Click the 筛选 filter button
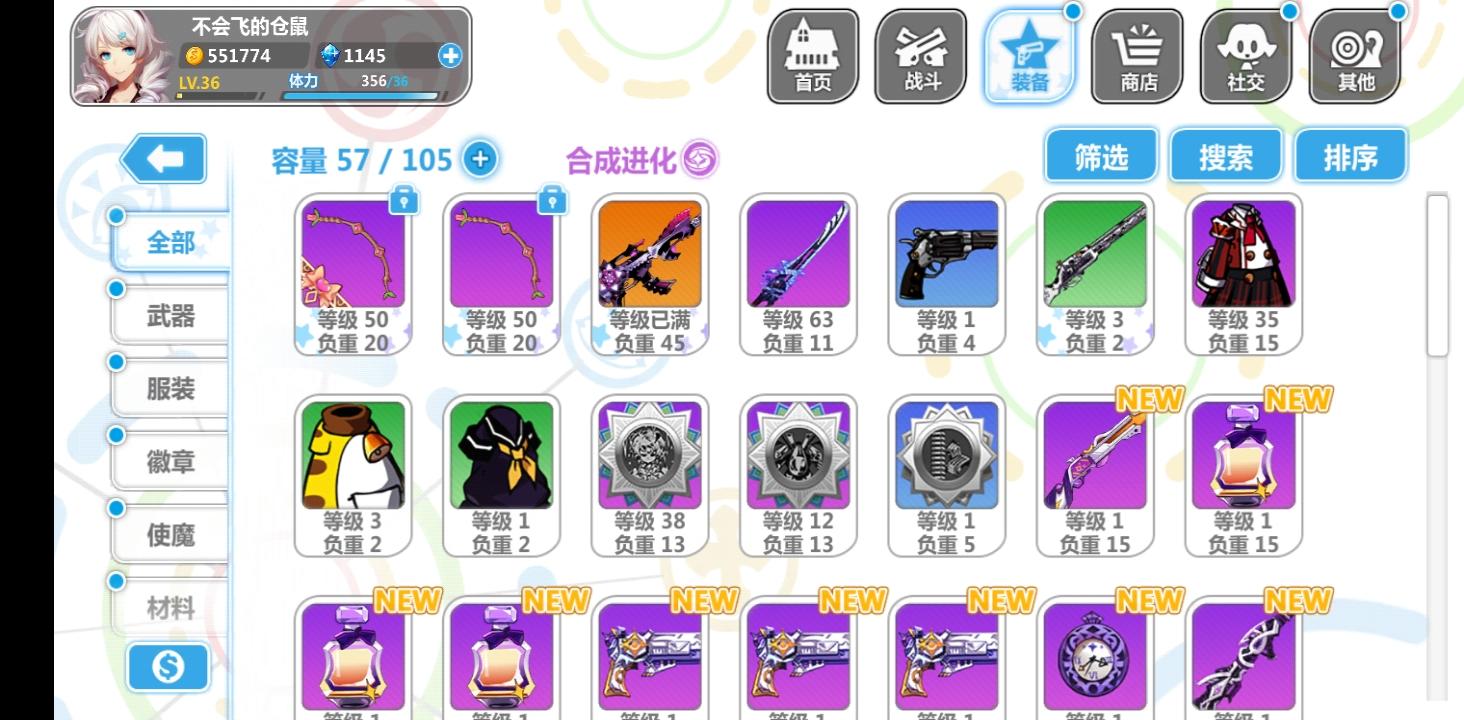Screen dimensions: 1464x720 click(x=1100, y=155)
